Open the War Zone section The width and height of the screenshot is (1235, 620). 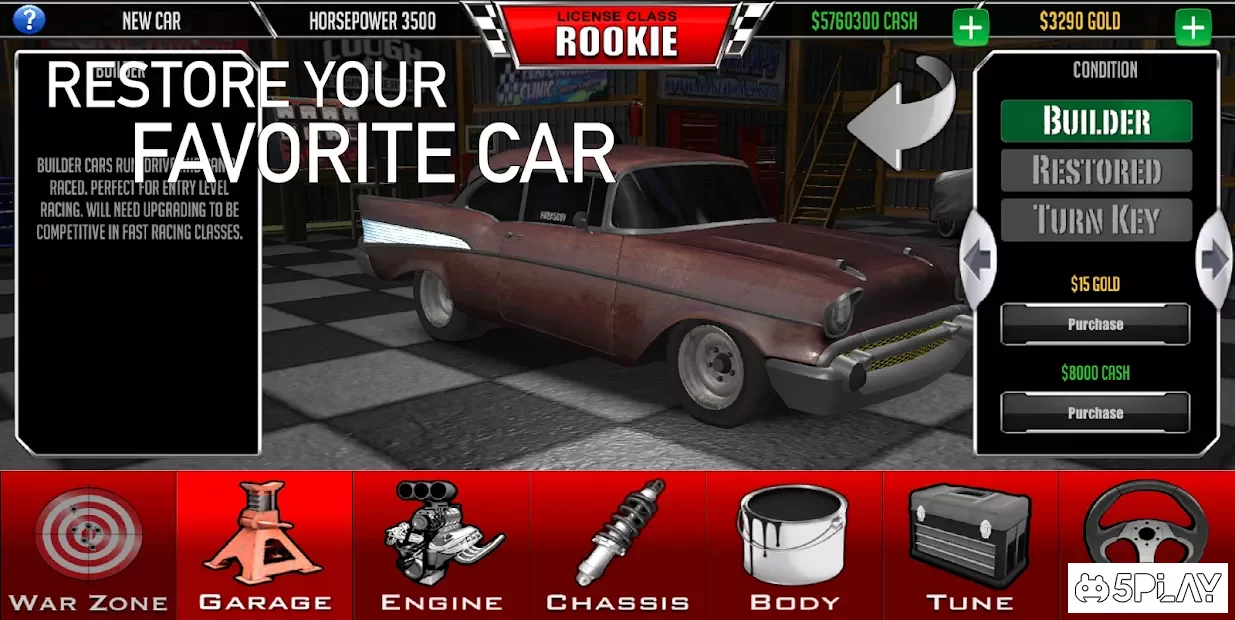click(x=88, y=545)
